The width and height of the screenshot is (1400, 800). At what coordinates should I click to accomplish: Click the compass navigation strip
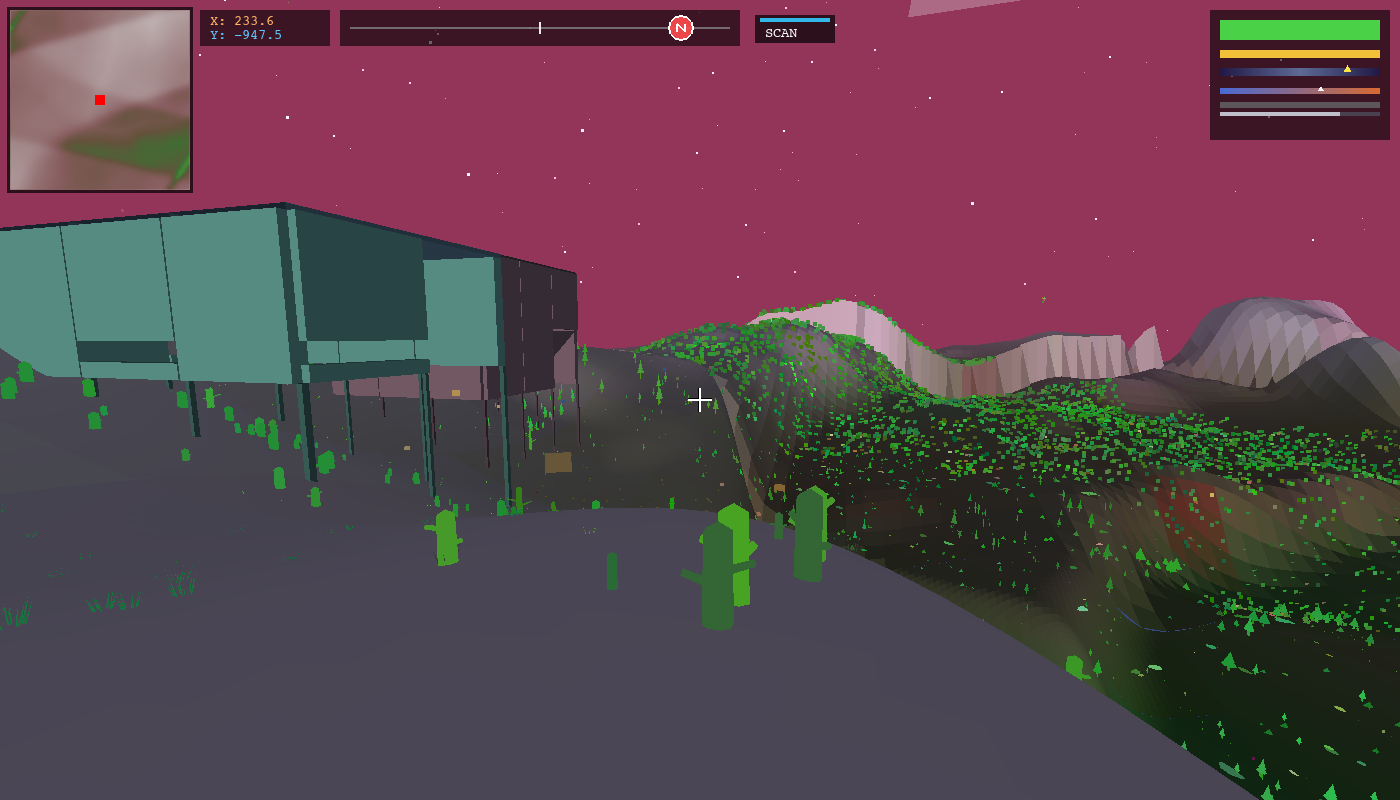(540, 28)
